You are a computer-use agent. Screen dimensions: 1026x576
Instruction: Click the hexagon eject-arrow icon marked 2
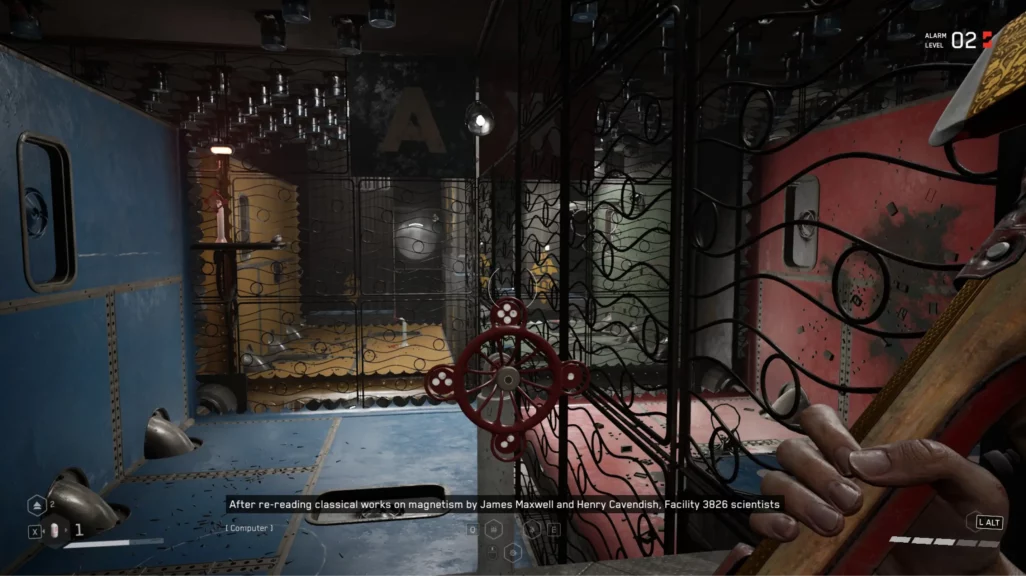pos(37,506)
